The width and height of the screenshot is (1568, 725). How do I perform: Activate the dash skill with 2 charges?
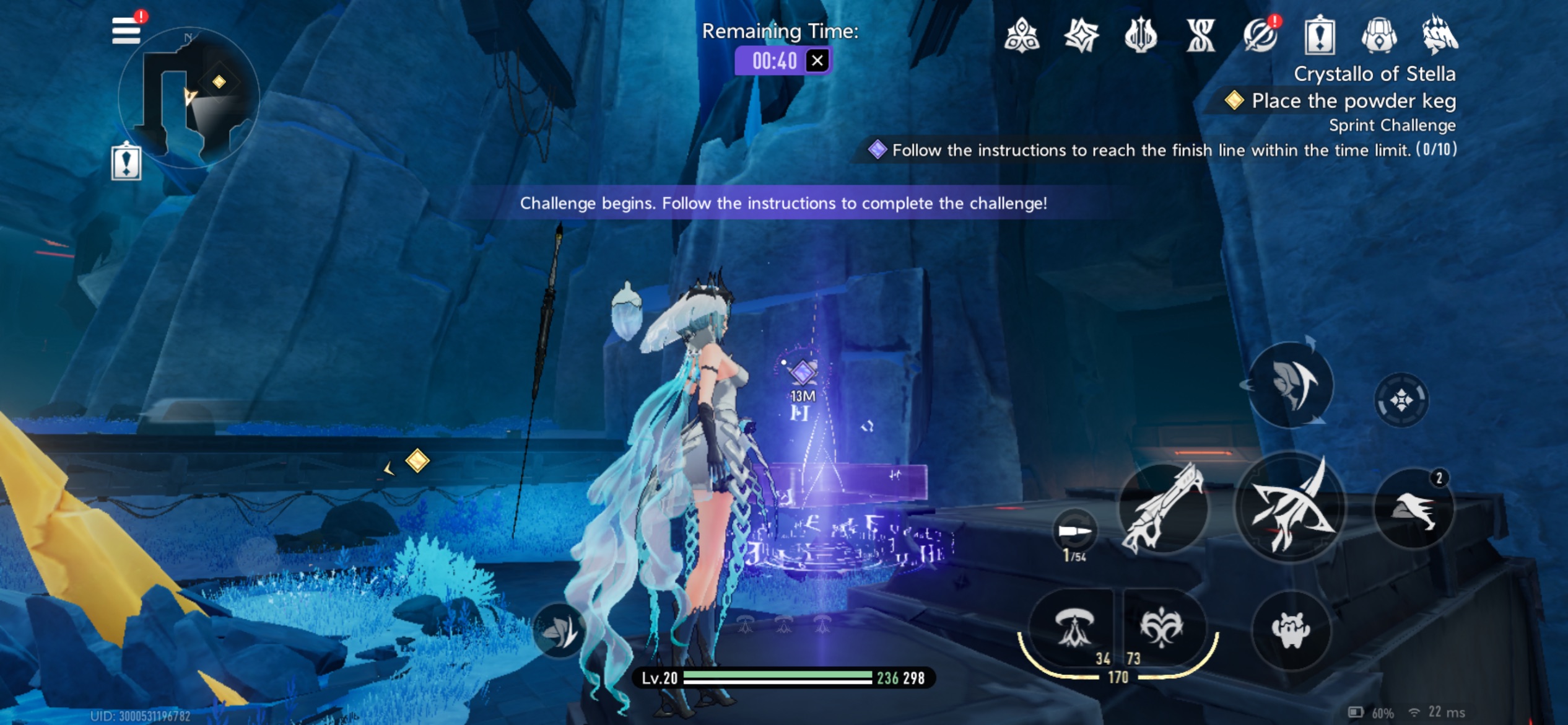click(1414, 509)
